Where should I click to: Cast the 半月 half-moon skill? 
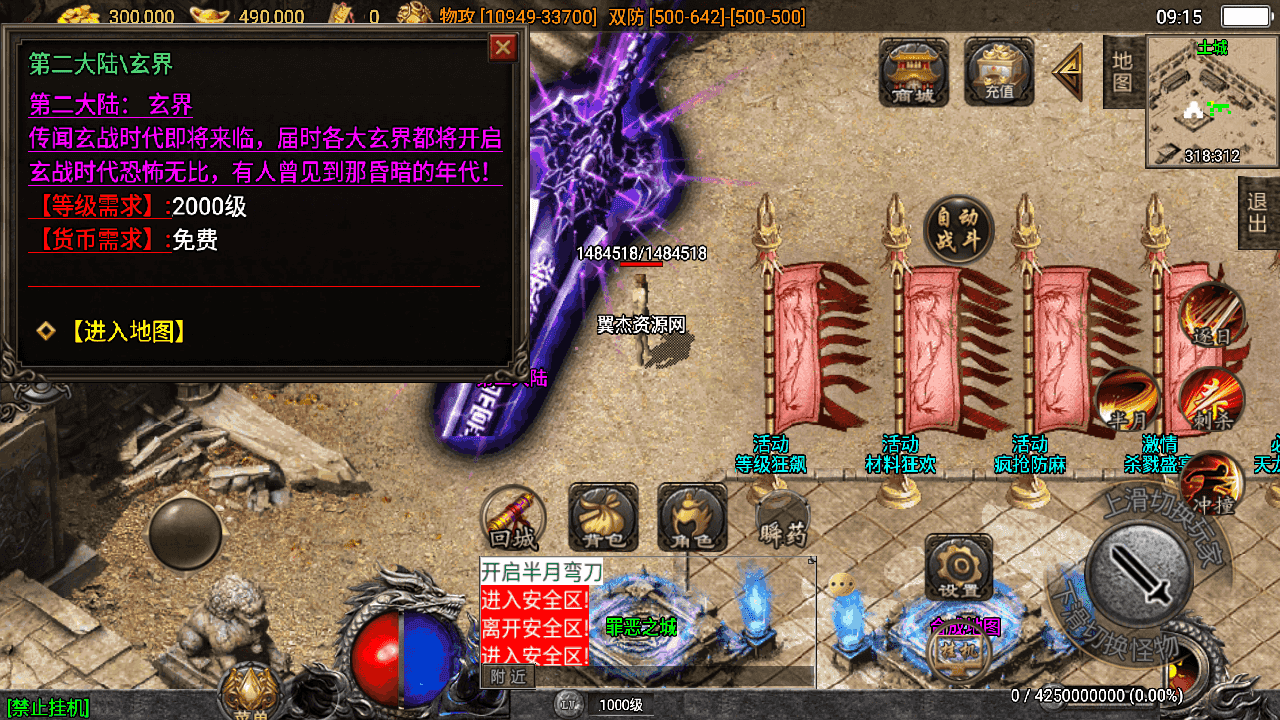pos(1125,400)
